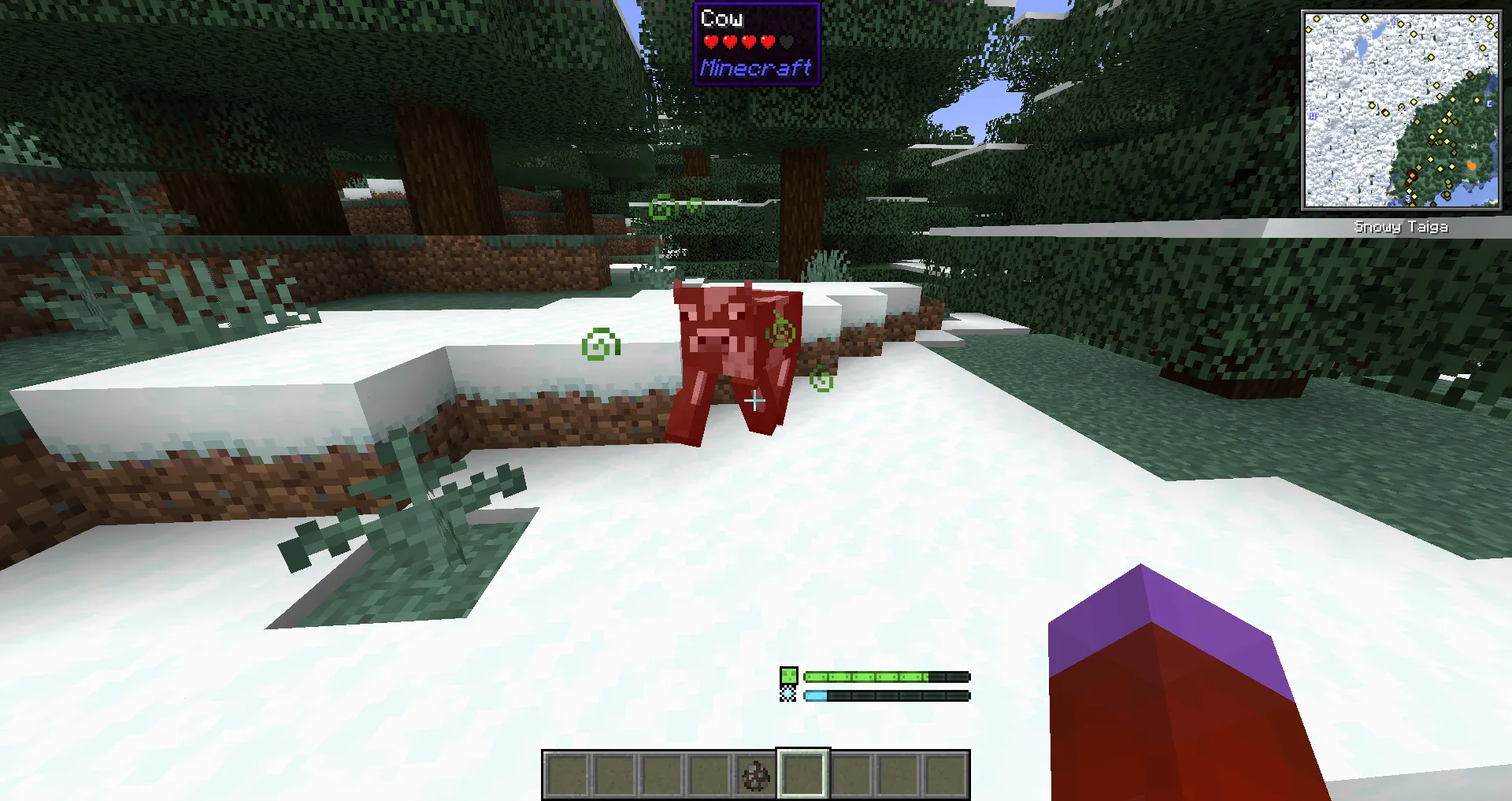Click the S compass marker on the minimap
The width and height of the screenshot is (1512, 801).
[1407, 197]
